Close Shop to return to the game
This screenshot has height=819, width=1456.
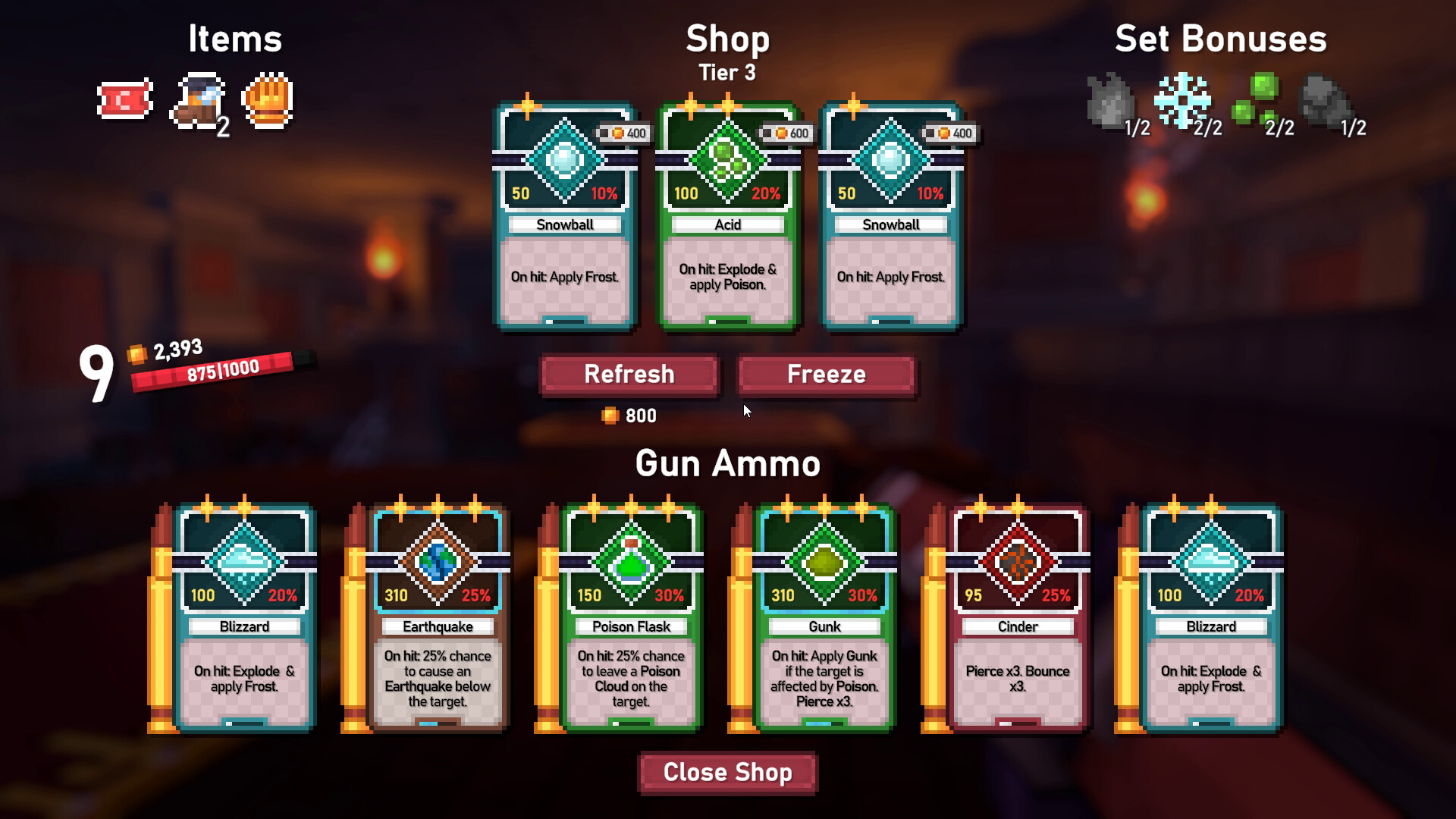pyautogui.click(x=727, y=772)
